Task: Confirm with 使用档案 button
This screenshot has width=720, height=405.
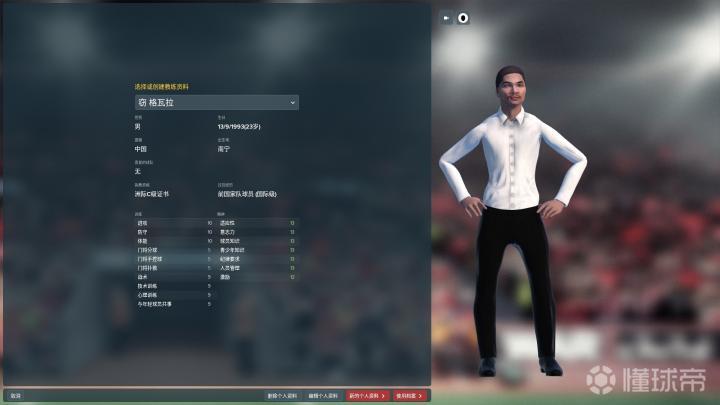Action: pos(410,396)
